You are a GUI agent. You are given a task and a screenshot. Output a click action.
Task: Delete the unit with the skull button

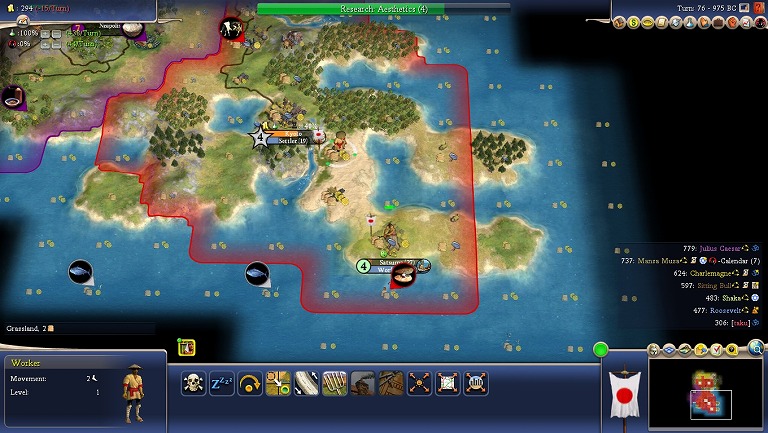click(194, 382)
